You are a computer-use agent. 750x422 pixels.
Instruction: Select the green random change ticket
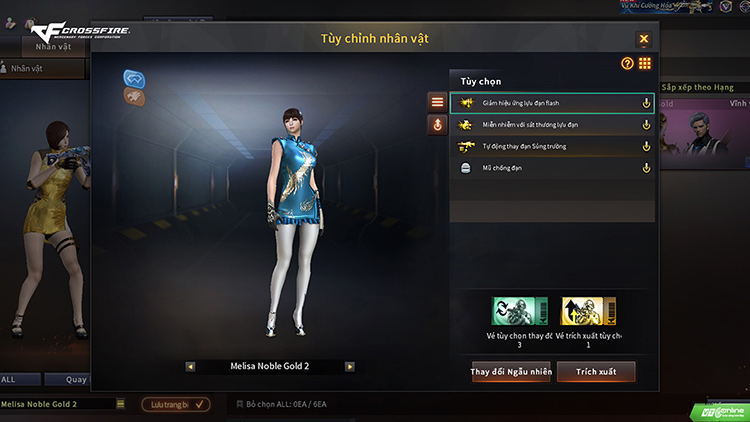(x=519, y=313)
